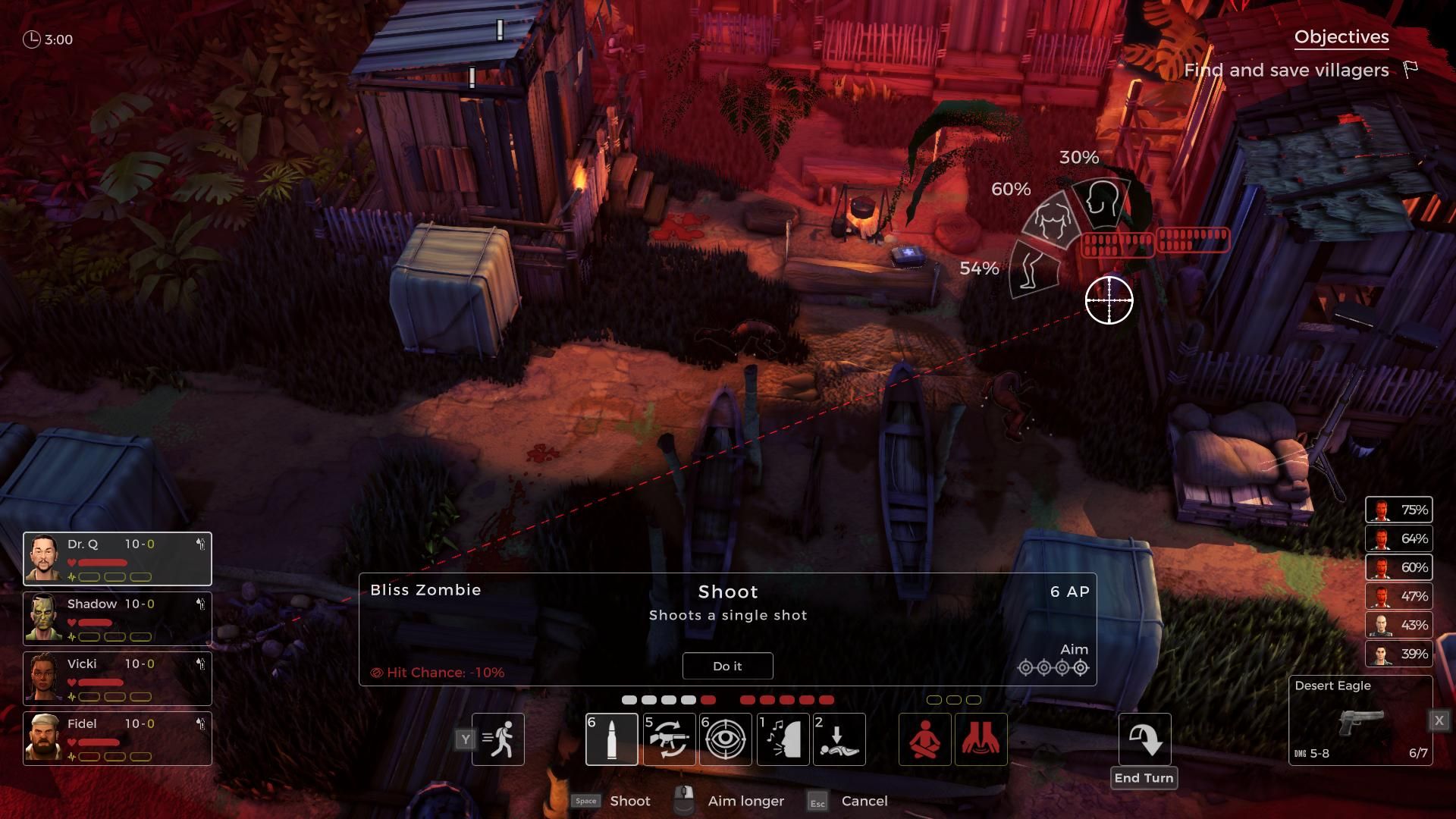Activate the single bullet Shoot action

(x=611, y=739)
